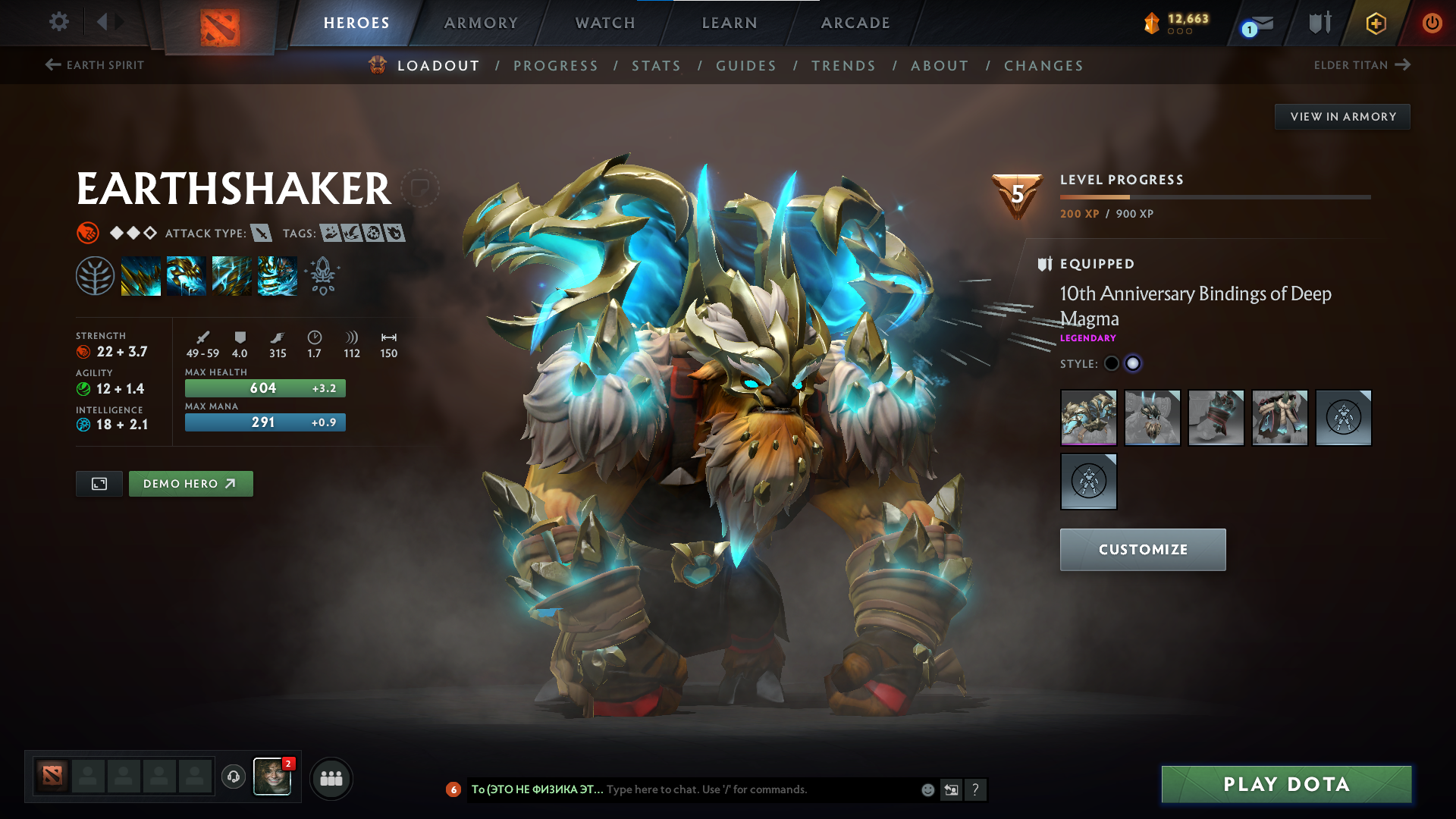Click the party finder people icon
The height and width of the screenshot is (819, 1456).
pyautogui.click(x=331, y=777)
